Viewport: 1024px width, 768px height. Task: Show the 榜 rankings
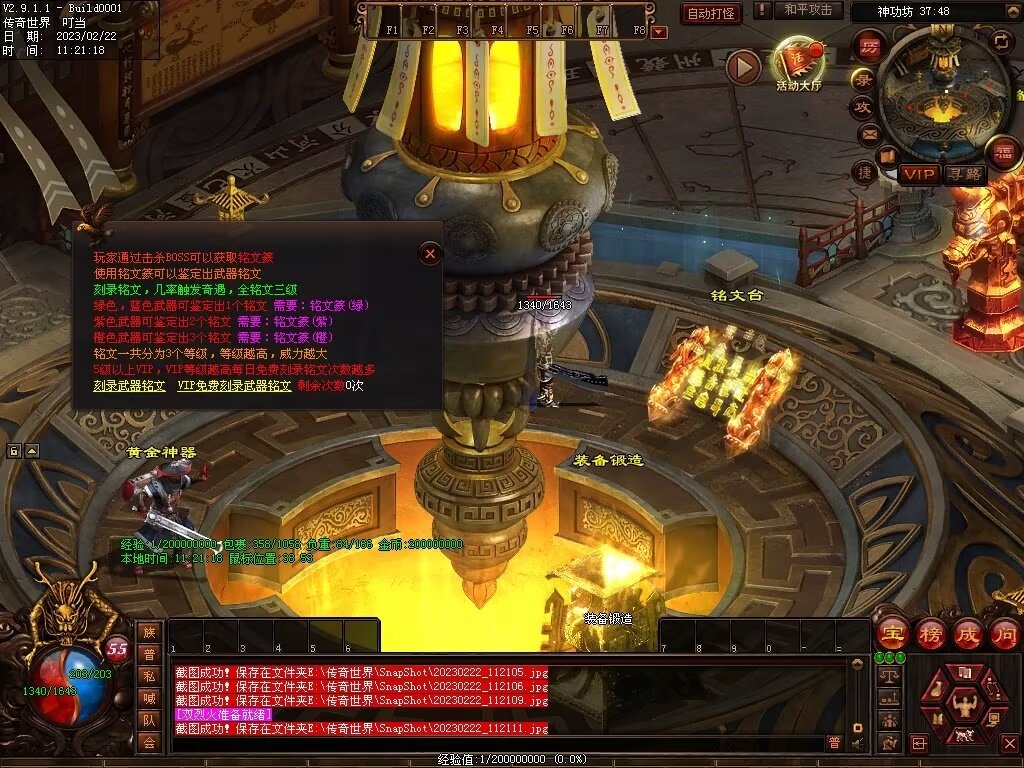[x=930, y=633]
